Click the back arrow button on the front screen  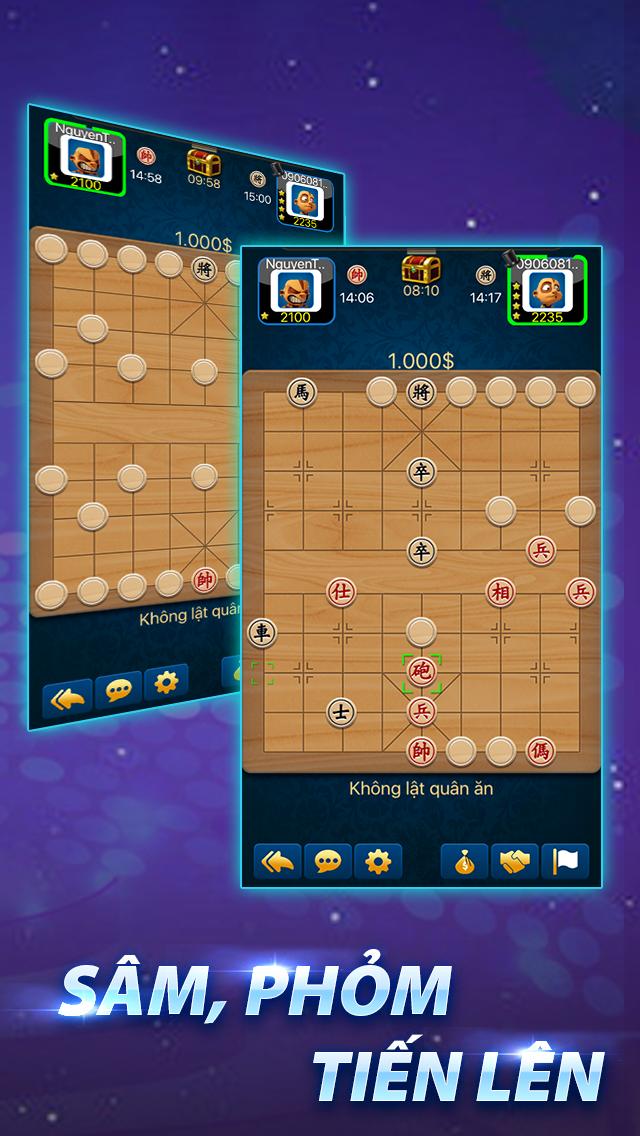[278, 861]
